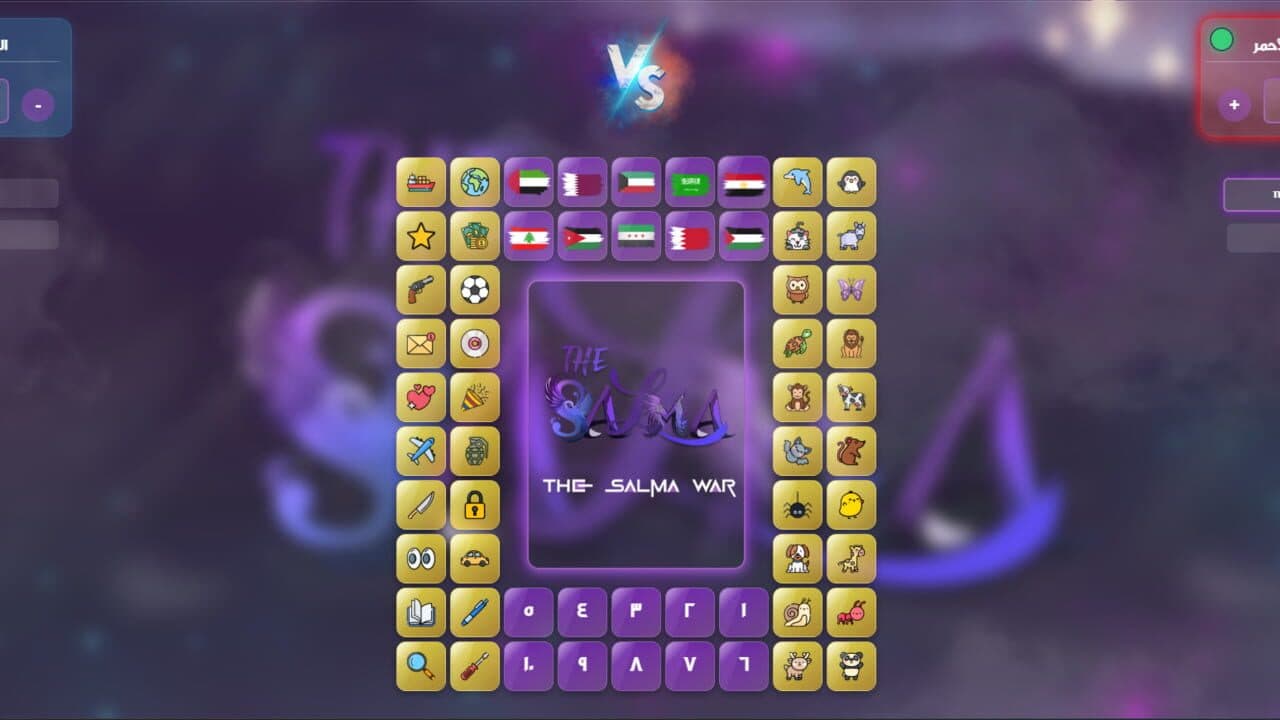Select the lion tile

point(852,343)
